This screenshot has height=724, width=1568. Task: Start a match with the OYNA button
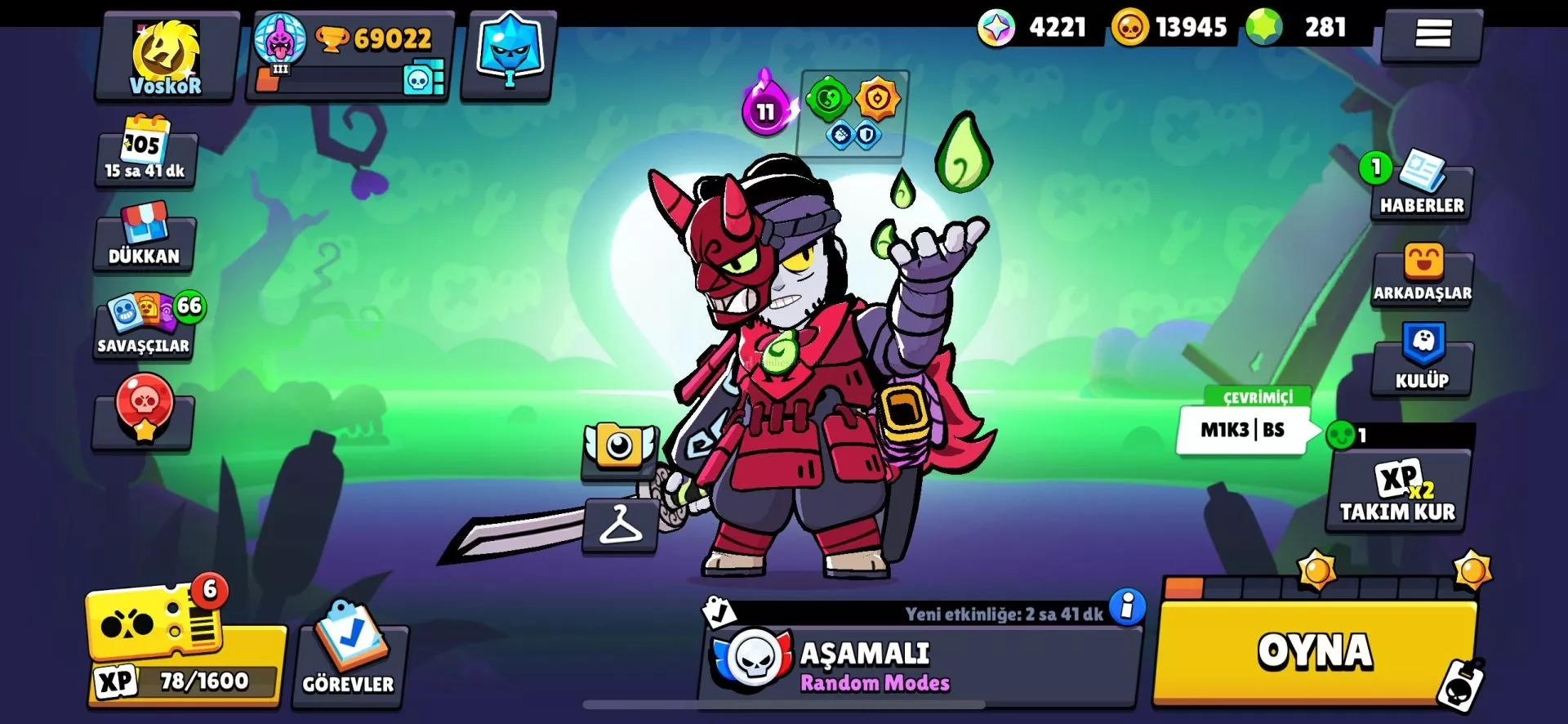(1315, 652)
